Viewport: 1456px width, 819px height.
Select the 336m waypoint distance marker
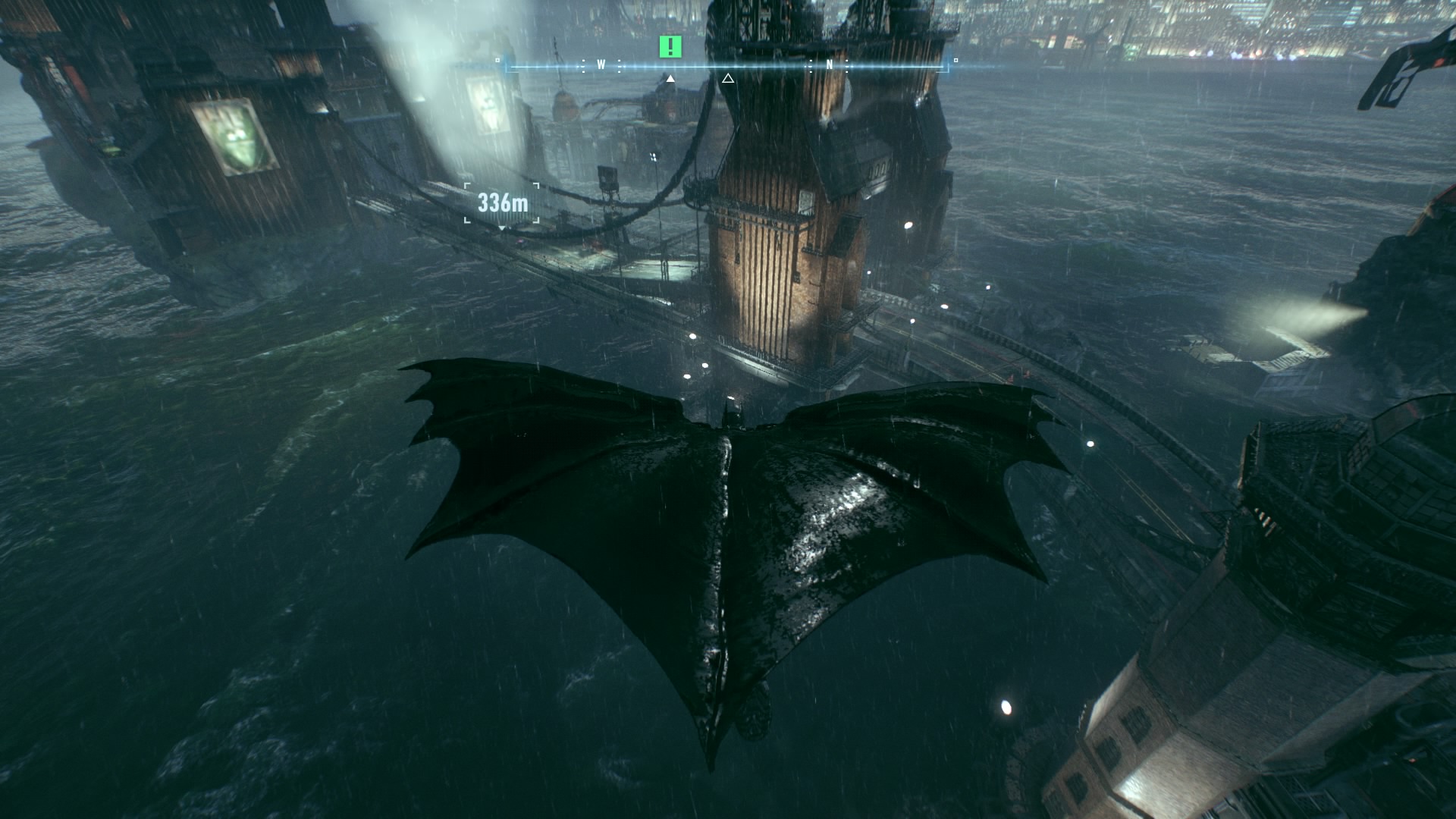point(502,203)
